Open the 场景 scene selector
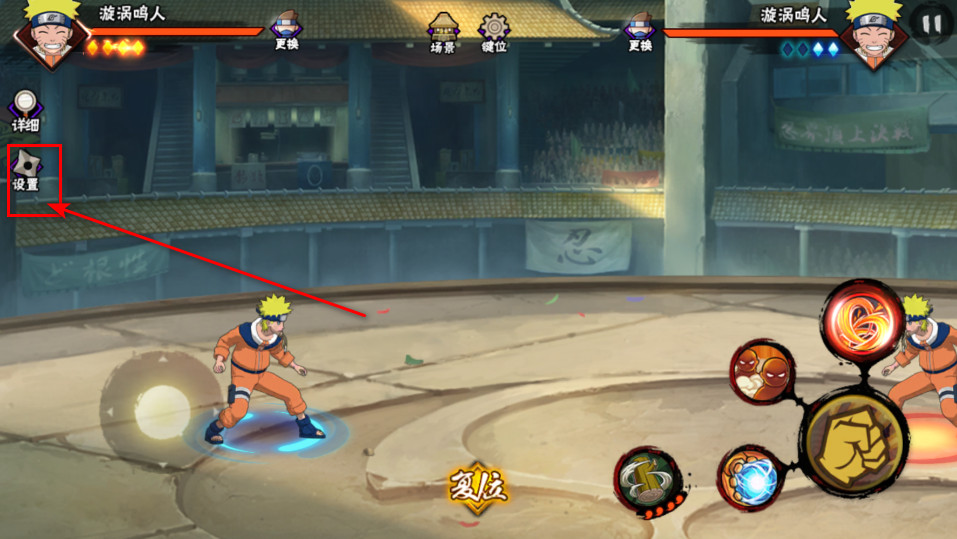Screen dimensions: 957x539 point(443,32)
